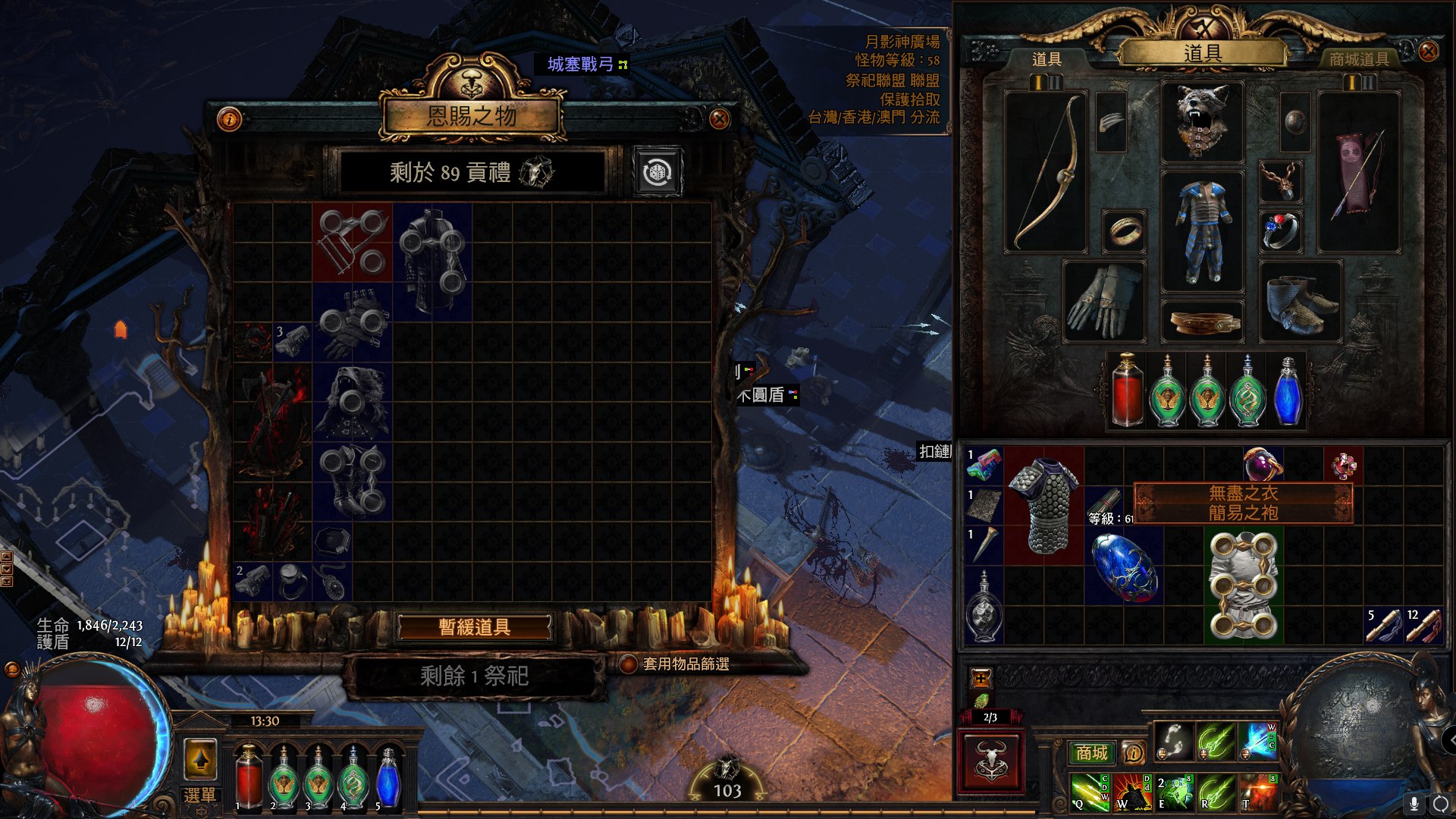The height and width of the screenshot is (819, 1456).
Task: Select the equipped bow weapon slot
Action: coord(1046,171)
